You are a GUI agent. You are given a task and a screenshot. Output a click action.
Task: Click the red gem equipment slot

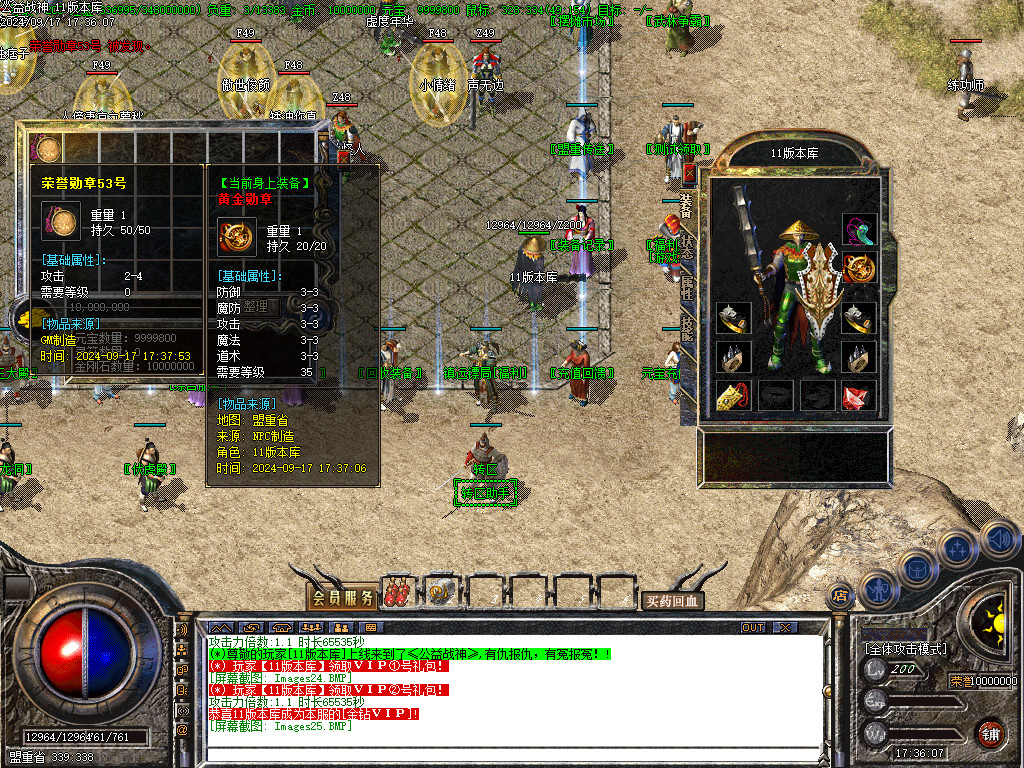click(x=858, y=396)
